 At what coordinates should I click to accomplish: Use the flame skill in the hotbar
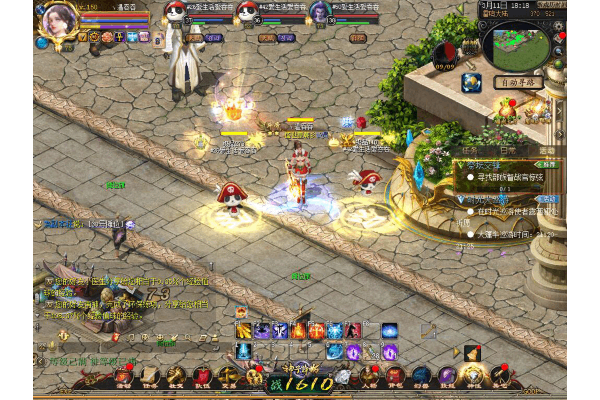coord(298,330)
